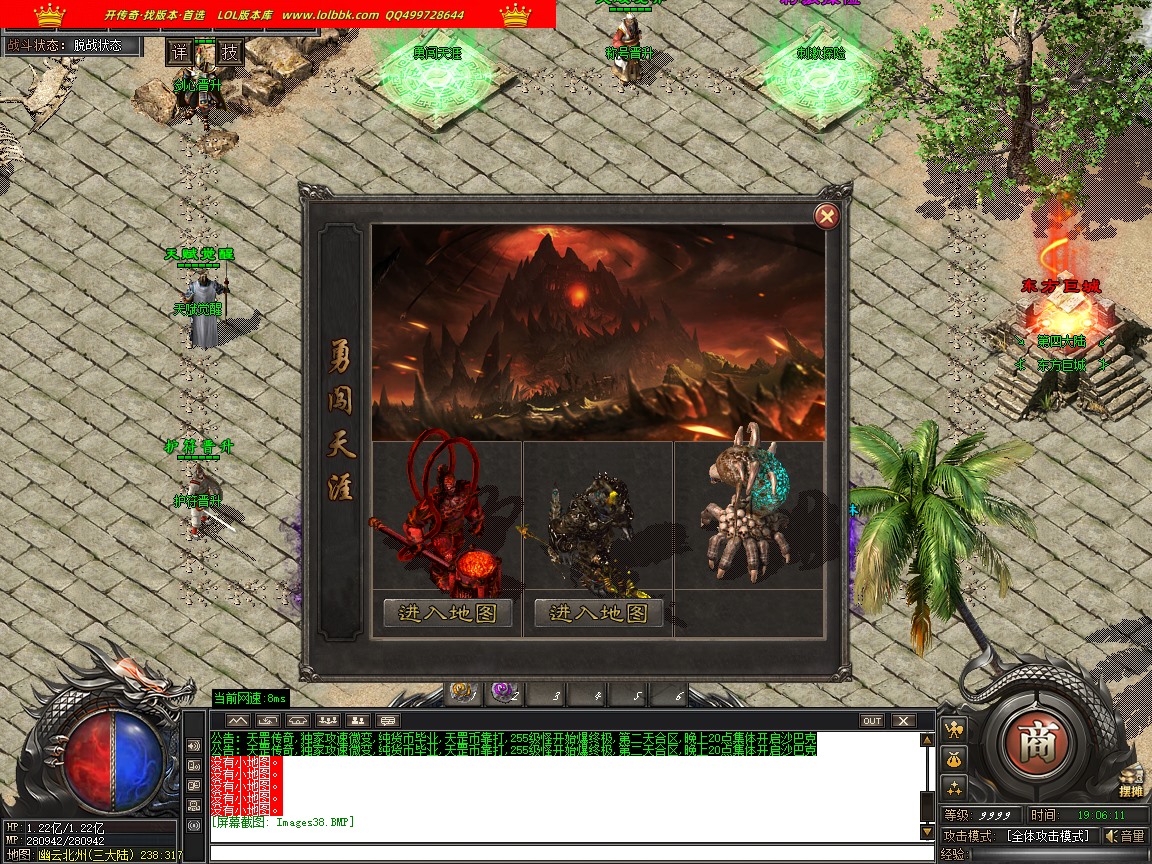
Task: Enter the map under the dark armored boss
Action: pos(599,613)
